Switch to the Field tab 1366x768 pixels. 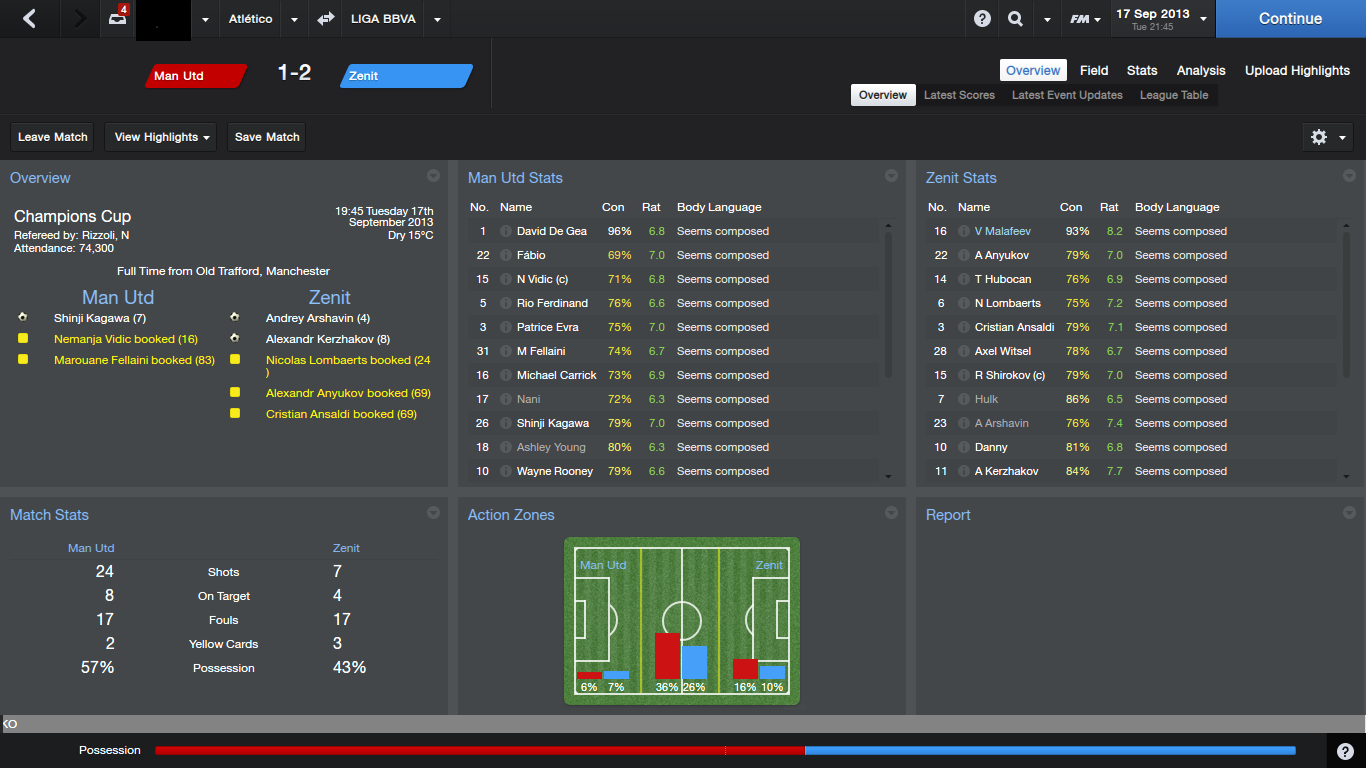[x=1094, y=70]
